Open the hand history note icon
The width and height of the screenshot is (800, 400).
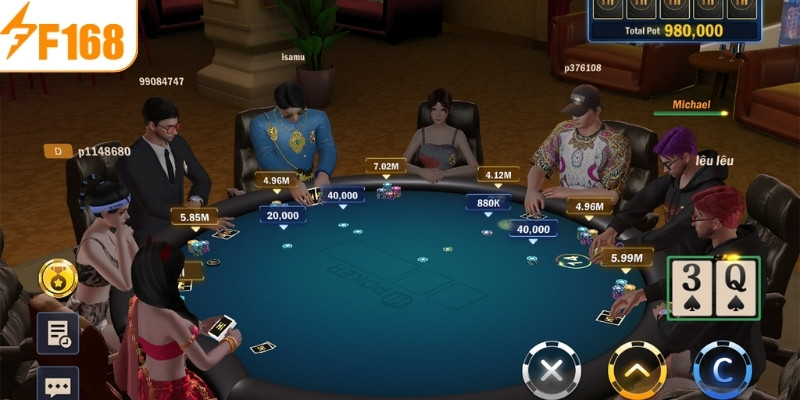pos(57,333)
